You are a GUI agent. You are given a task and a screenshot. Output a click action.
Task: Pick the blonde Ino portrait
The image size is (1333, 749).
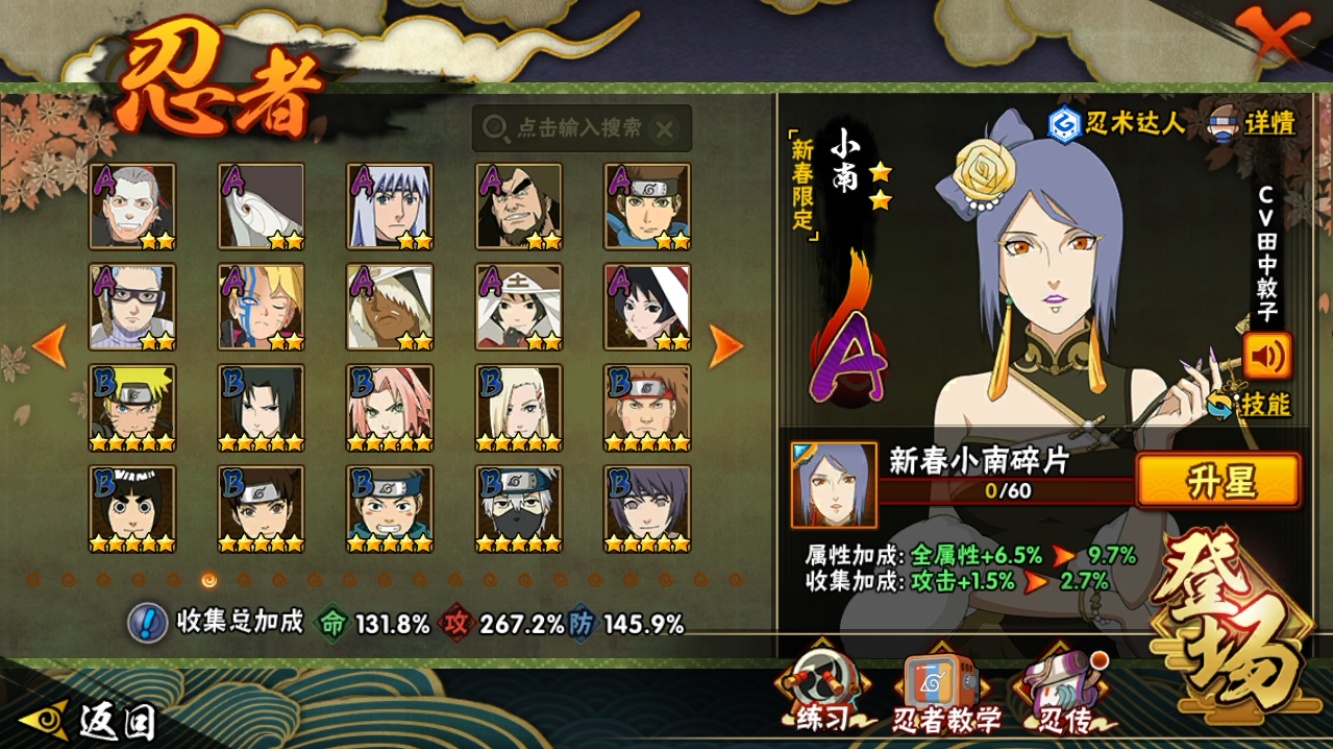click(x=518, y=407)
